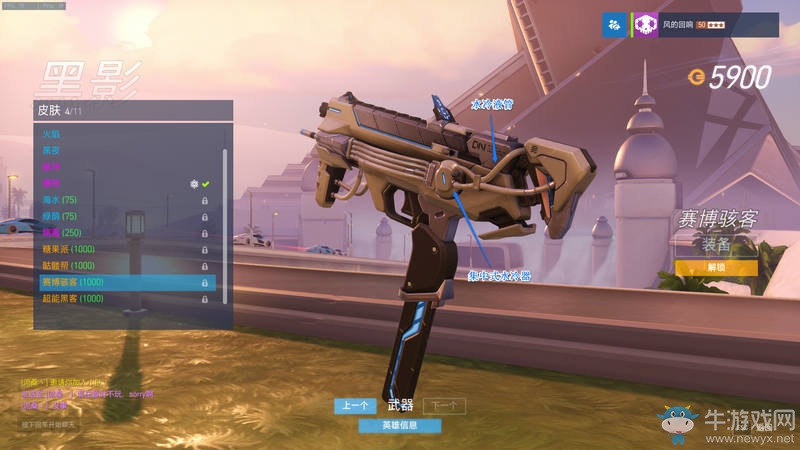The image size is (800, 450).
Task: Open 英雄信息 hero info
Action: click(x=400, y=425)
